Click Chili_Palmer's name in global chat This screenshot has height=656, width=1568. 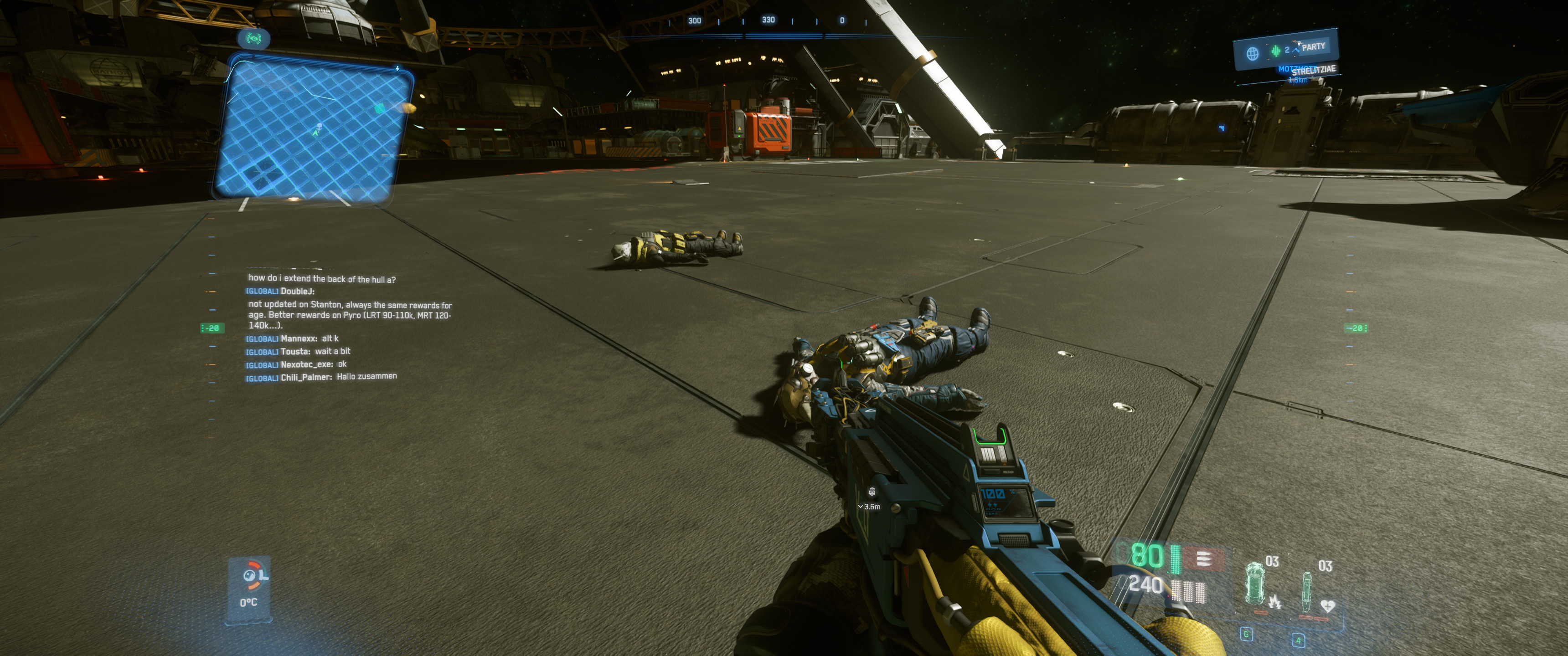tap(305, 377)
